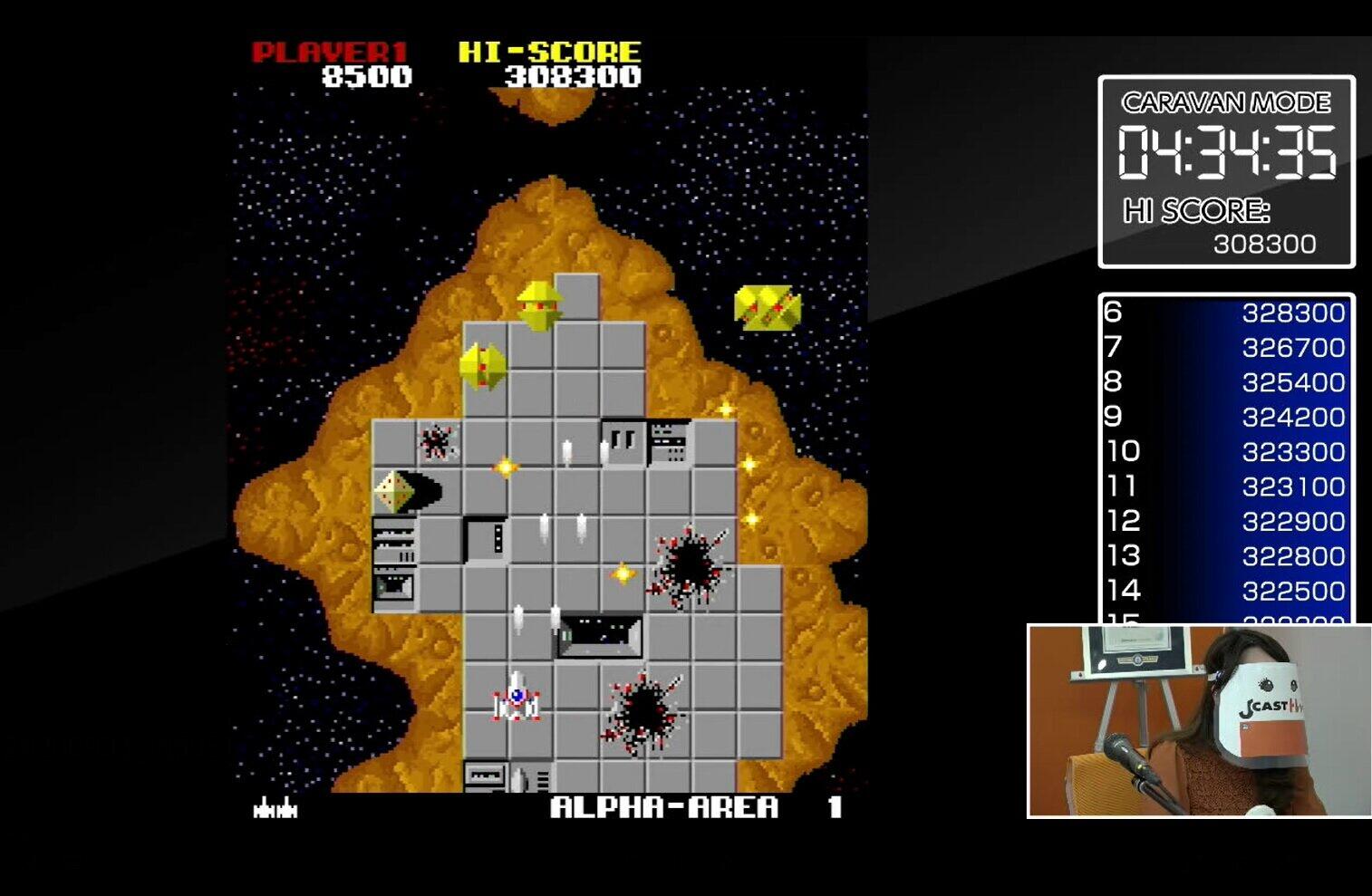The width and height of the screenshot is (1372, 896).
Task: Click the streamer webcam thumbnail
Action: [1199, 721]
